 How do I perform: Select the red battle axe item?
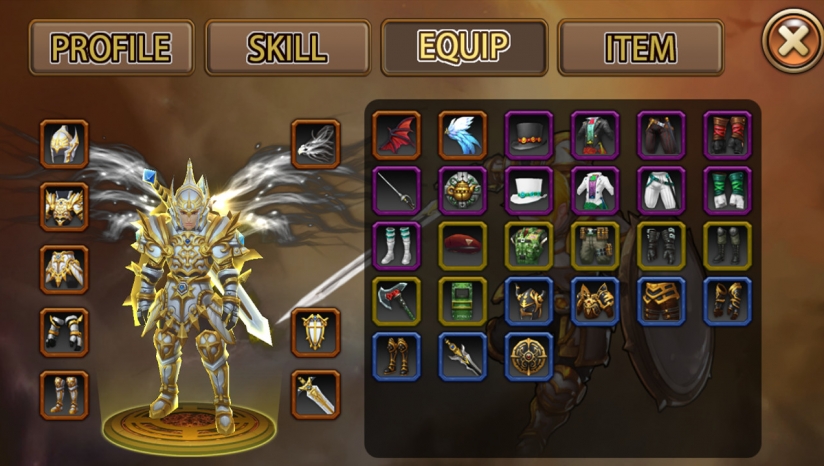[x=396, y=301]
